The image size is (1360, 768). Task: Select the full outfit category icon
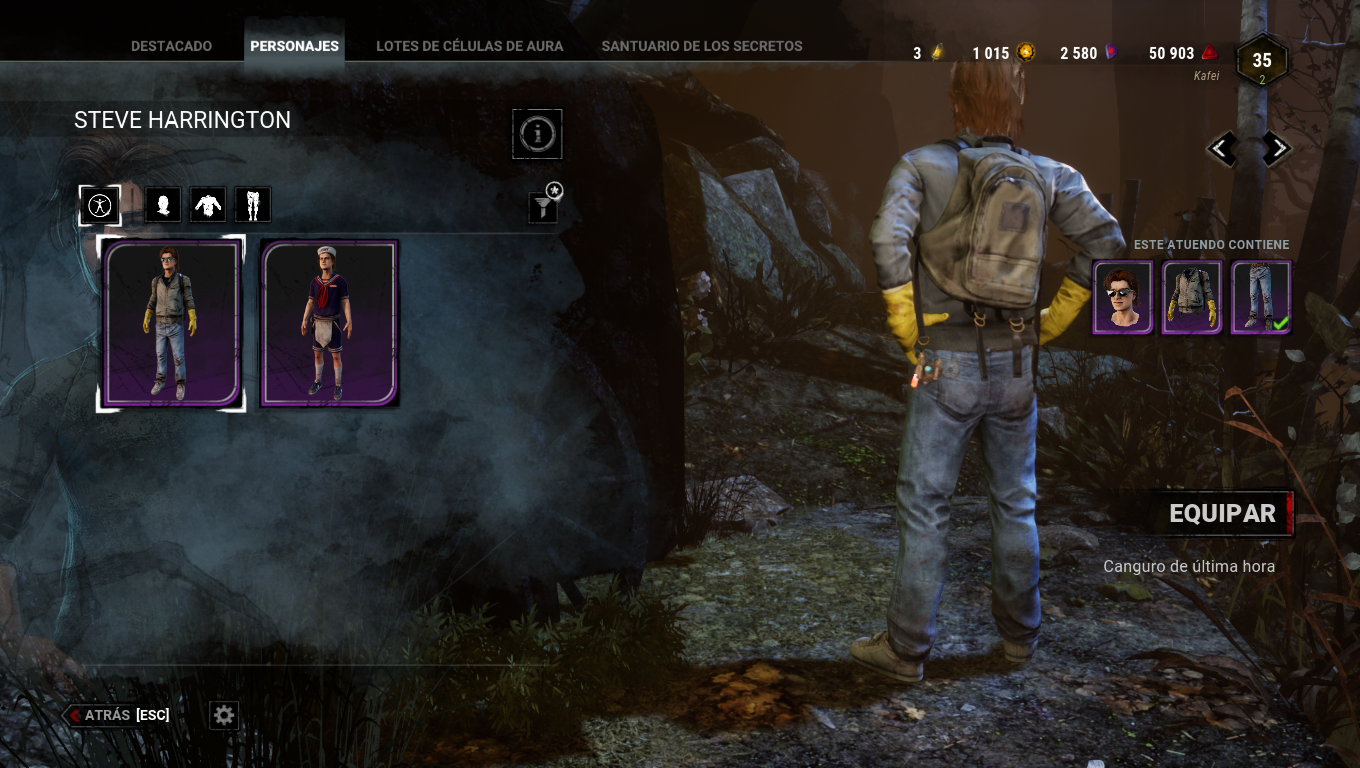[100, 204]
